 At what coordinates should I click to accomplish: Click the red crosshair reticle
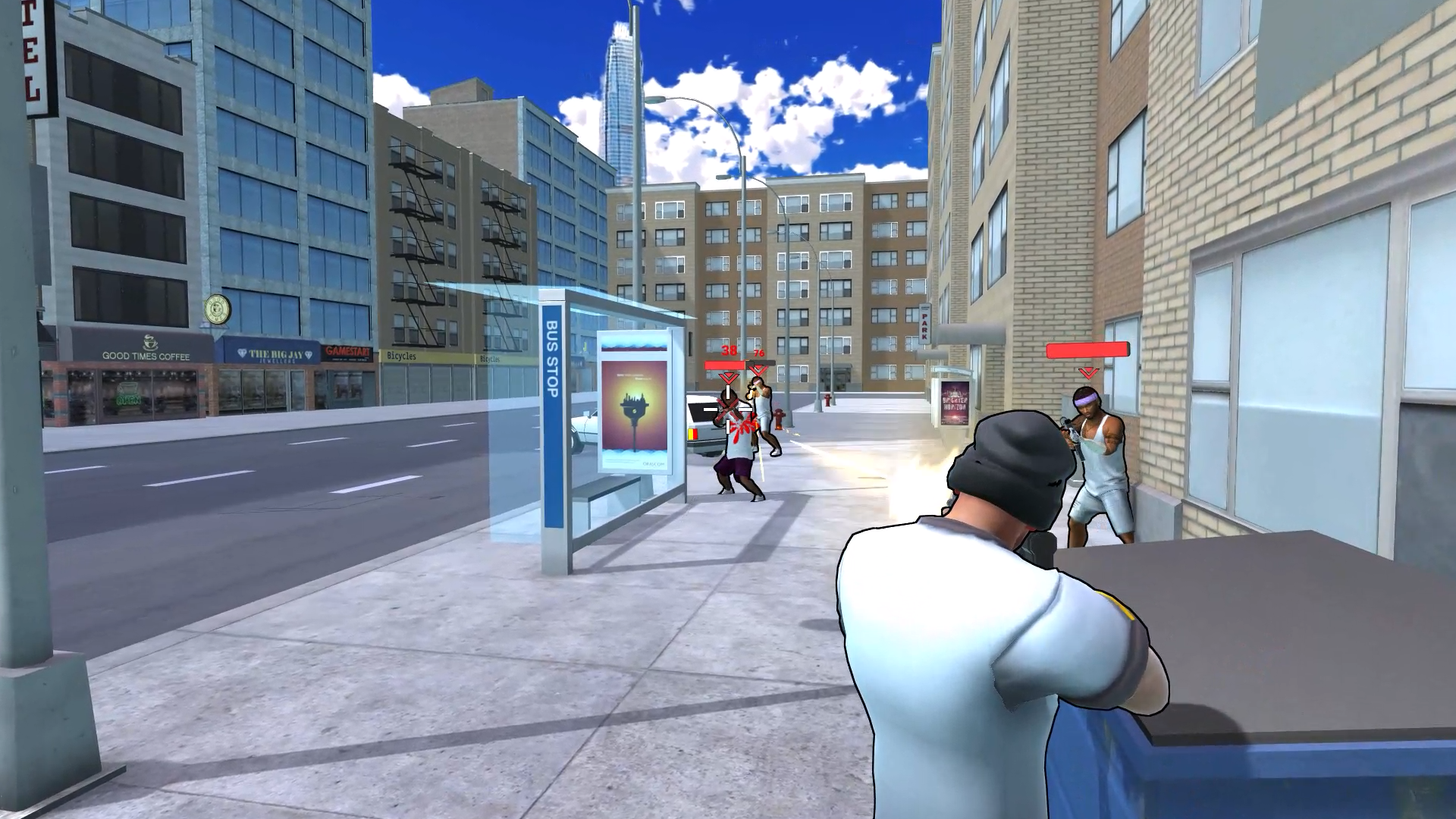click(x=728, y=409)
